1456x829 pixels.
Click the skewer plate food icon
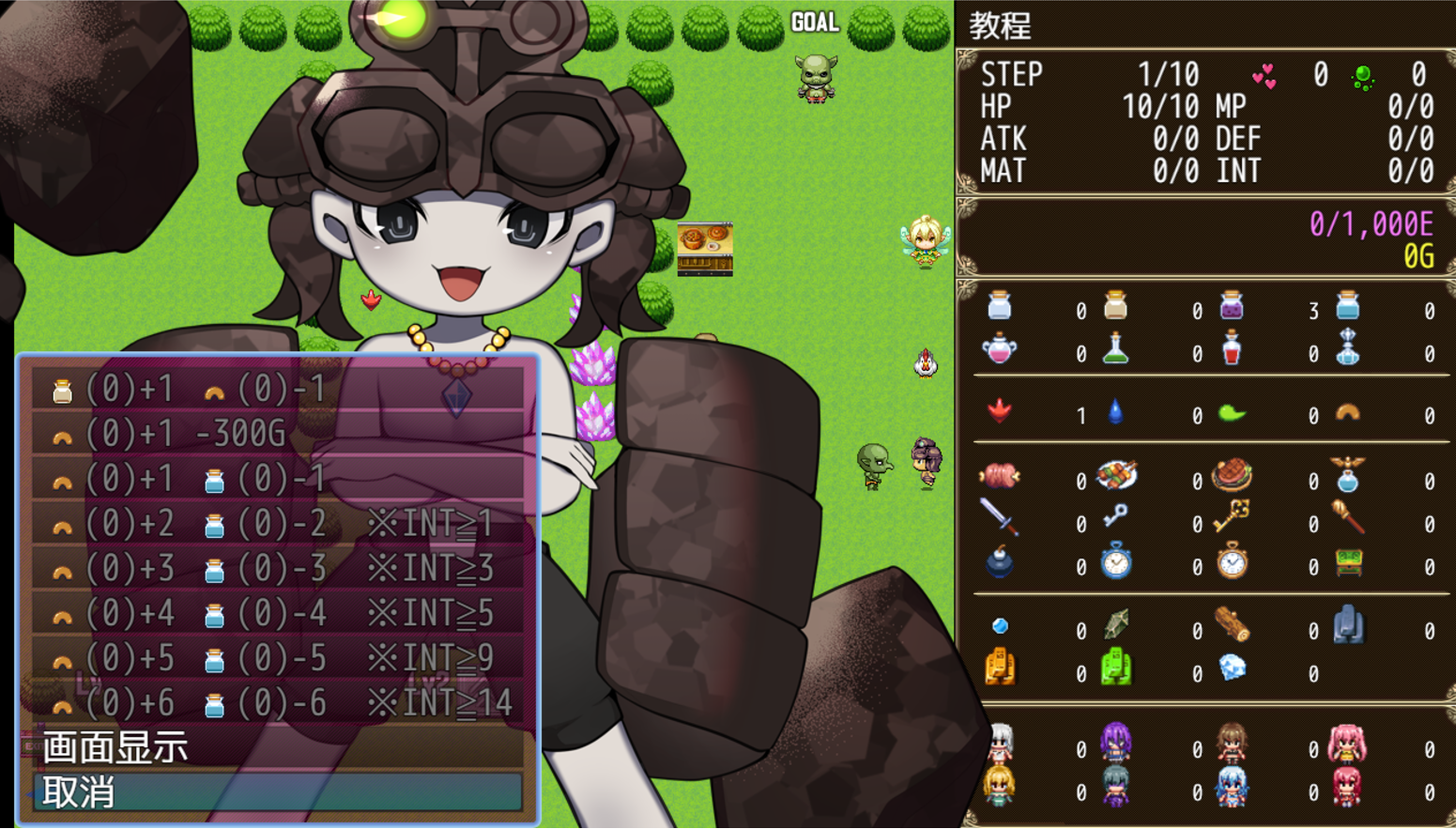[1116, 476]
